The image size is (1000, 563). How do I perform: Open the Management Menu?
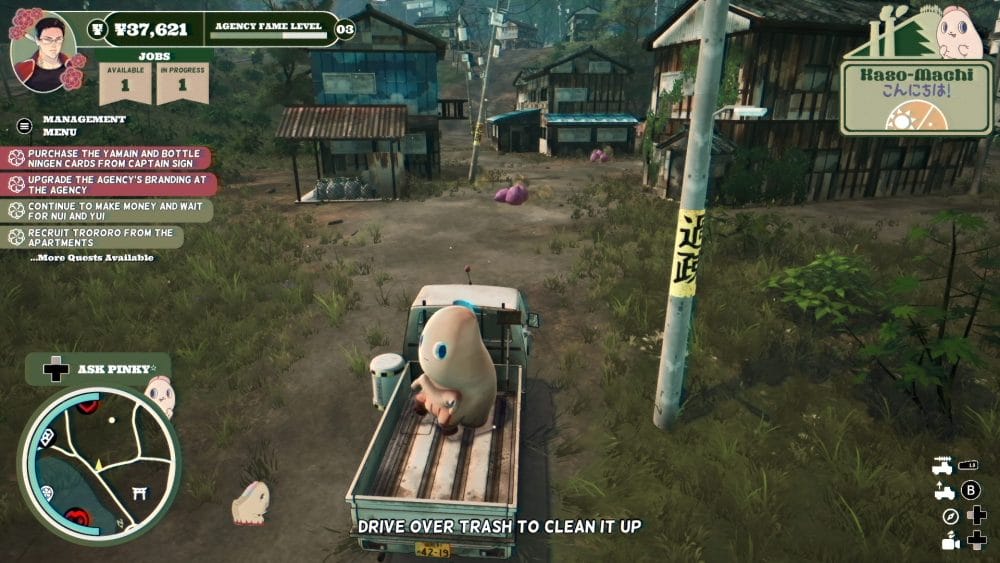coord(68,125)
